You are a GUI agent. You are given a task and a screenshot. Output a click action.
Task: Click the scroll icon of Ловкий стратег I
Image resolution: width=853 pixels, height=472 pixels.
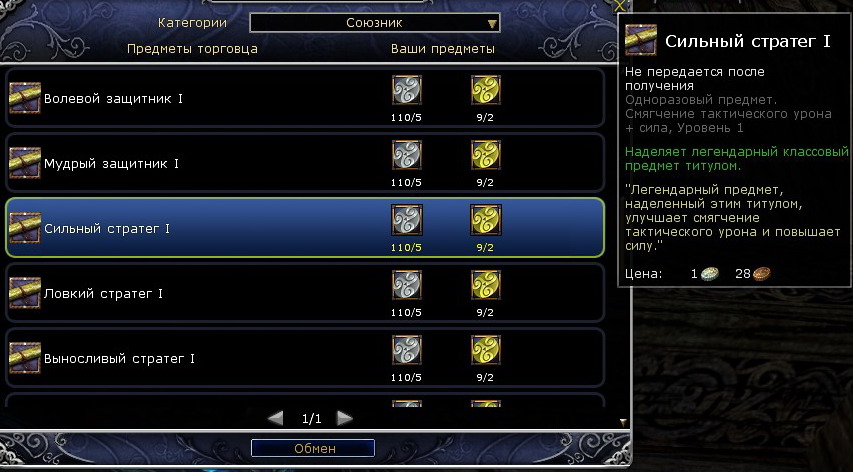(24, 294)
